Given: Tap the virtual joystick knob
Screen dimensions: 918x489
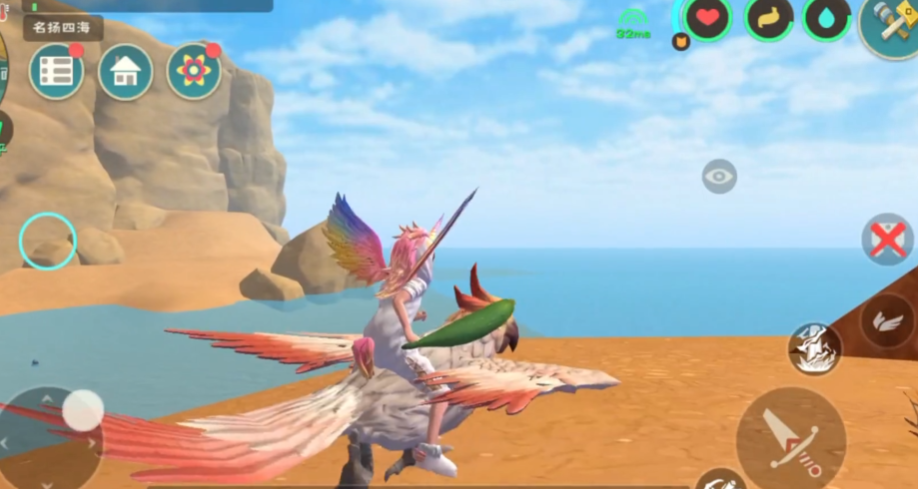Looking at the screenshot, I should [x=83, y=410].
